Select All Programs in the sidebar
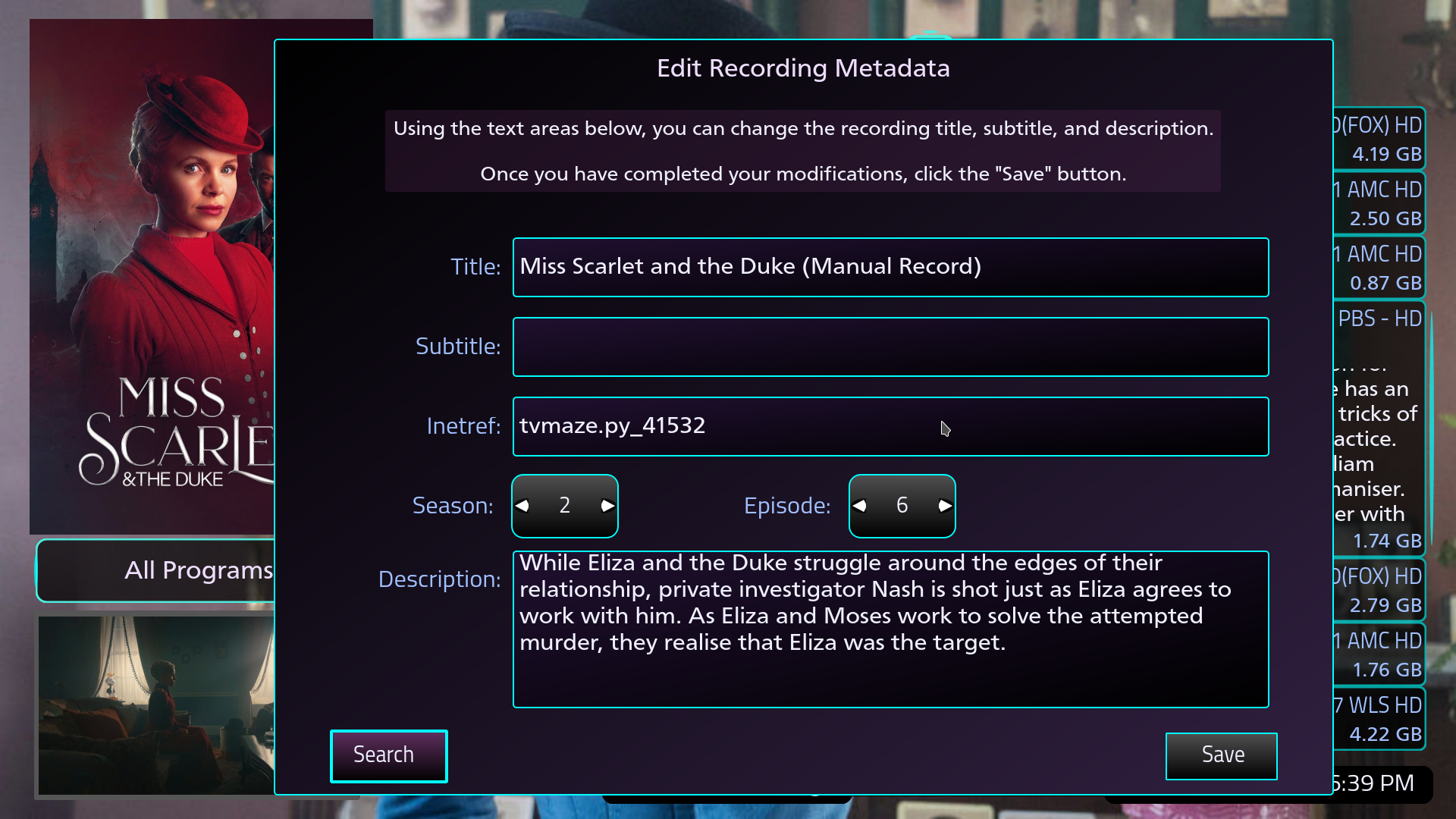The width and height of the screenshot is (1456, 819). click(199, 570)
